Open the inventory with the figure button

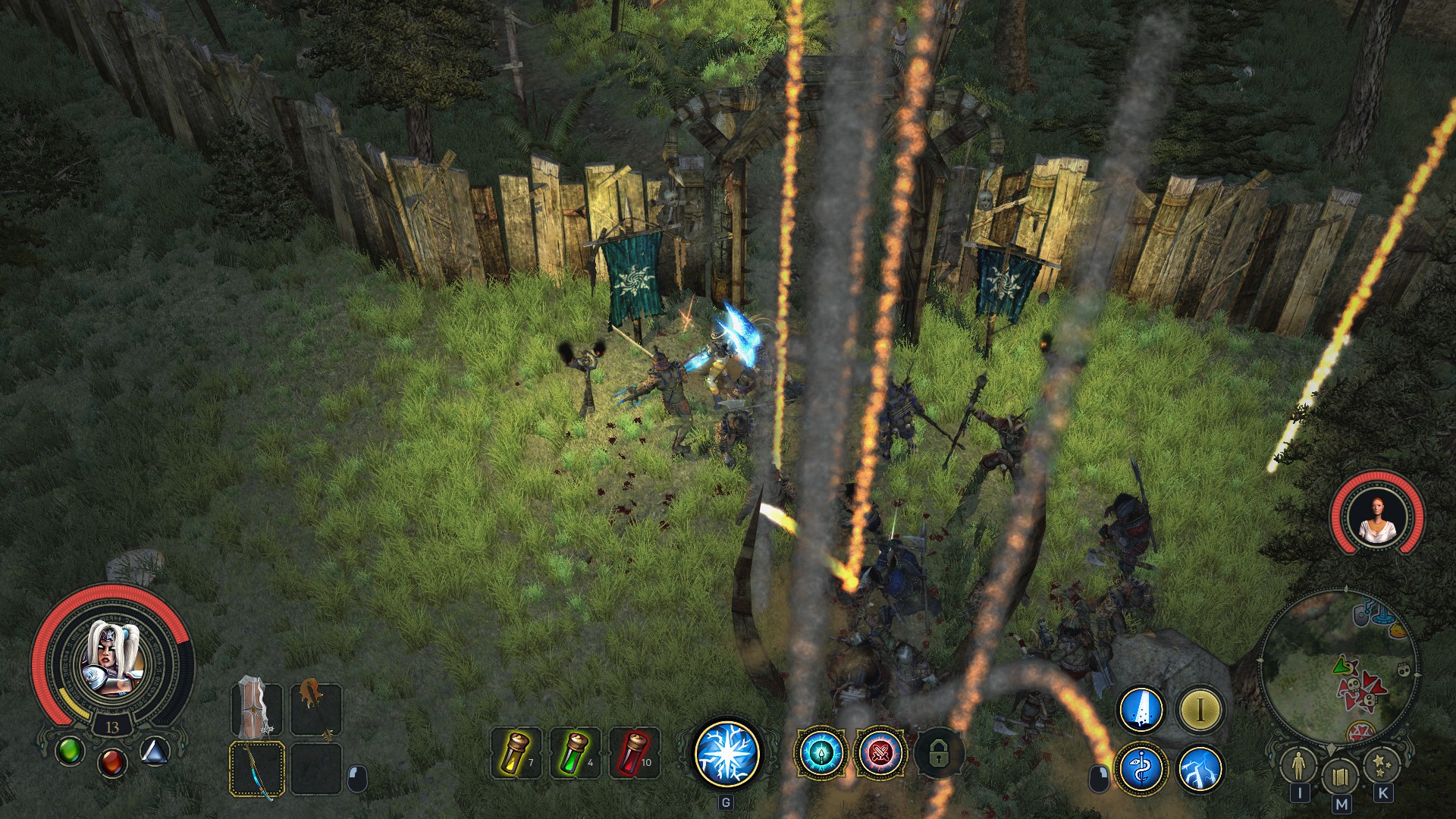(1299, 767)
